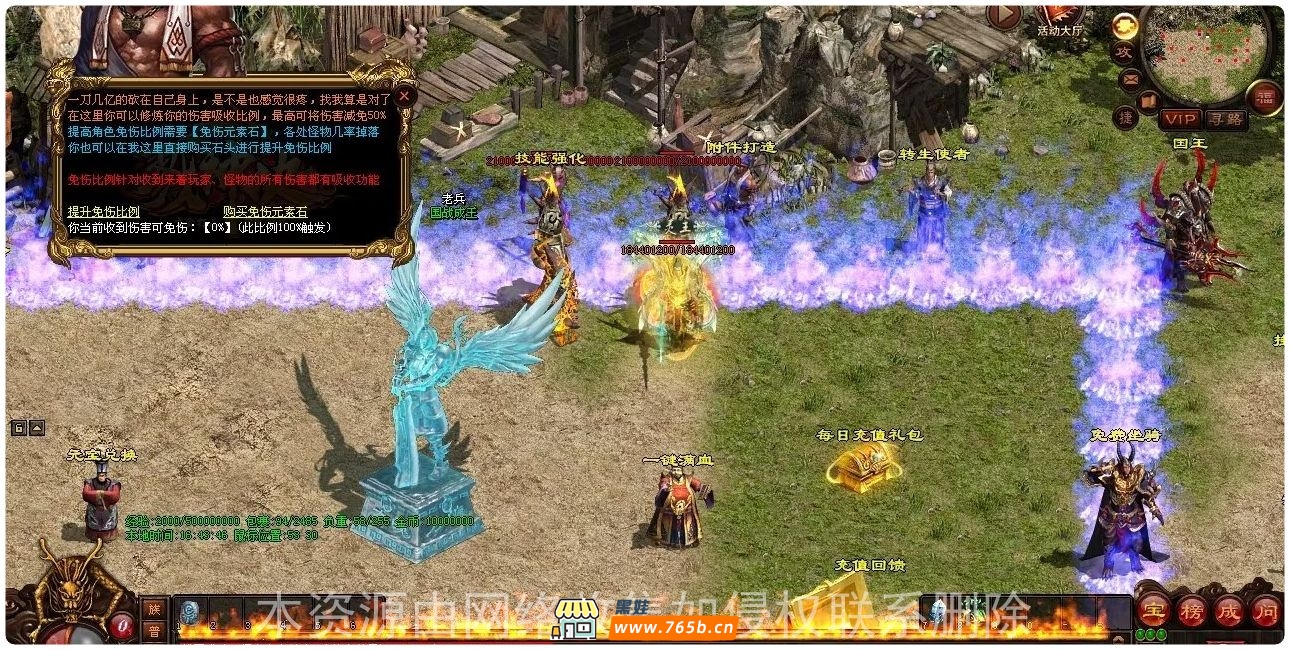
Task: Close the damage reduction dialog
Action: (404, 96)
